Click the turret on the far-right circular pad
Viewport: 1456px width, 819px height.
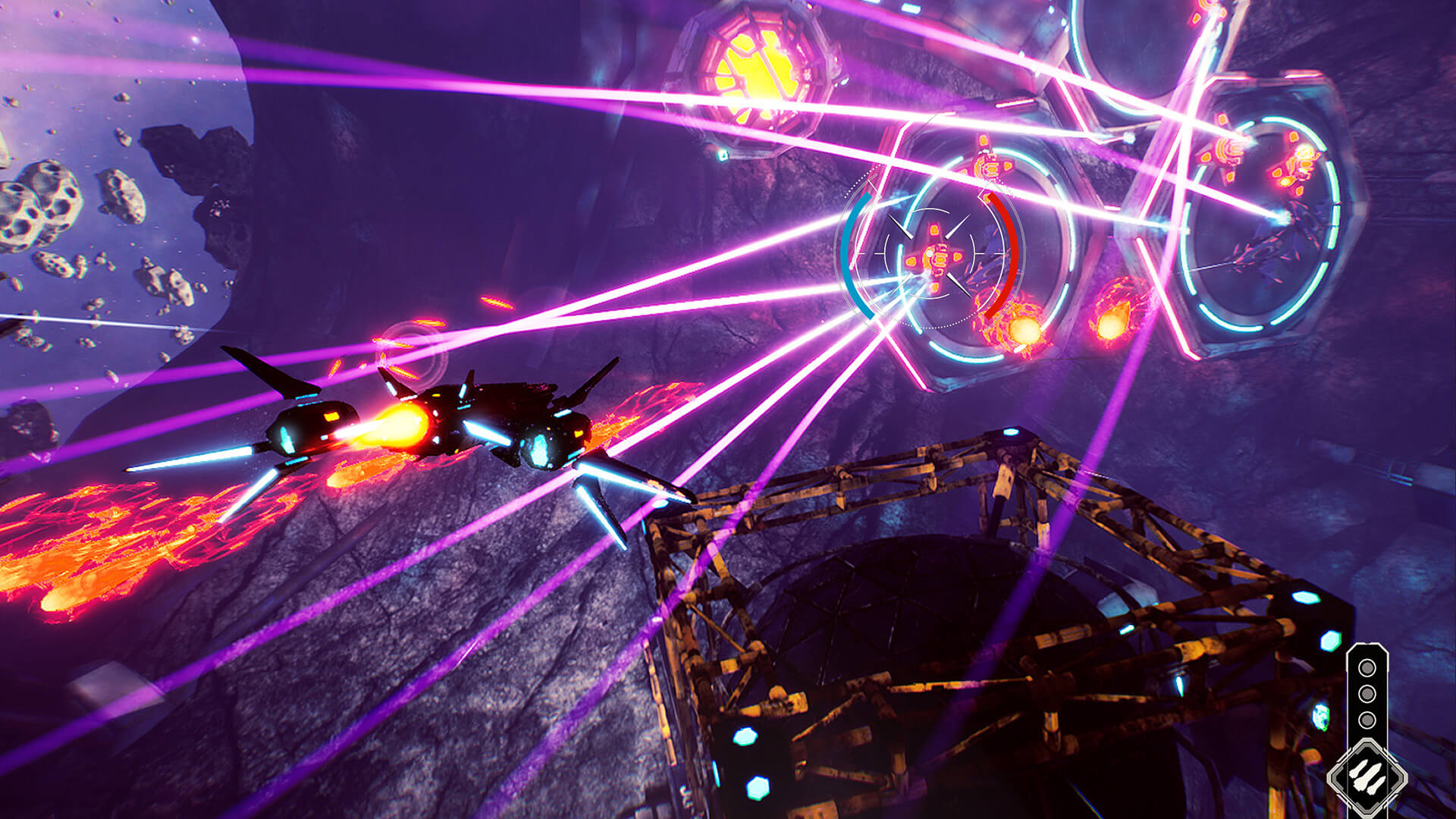[x=1302, y=162]
